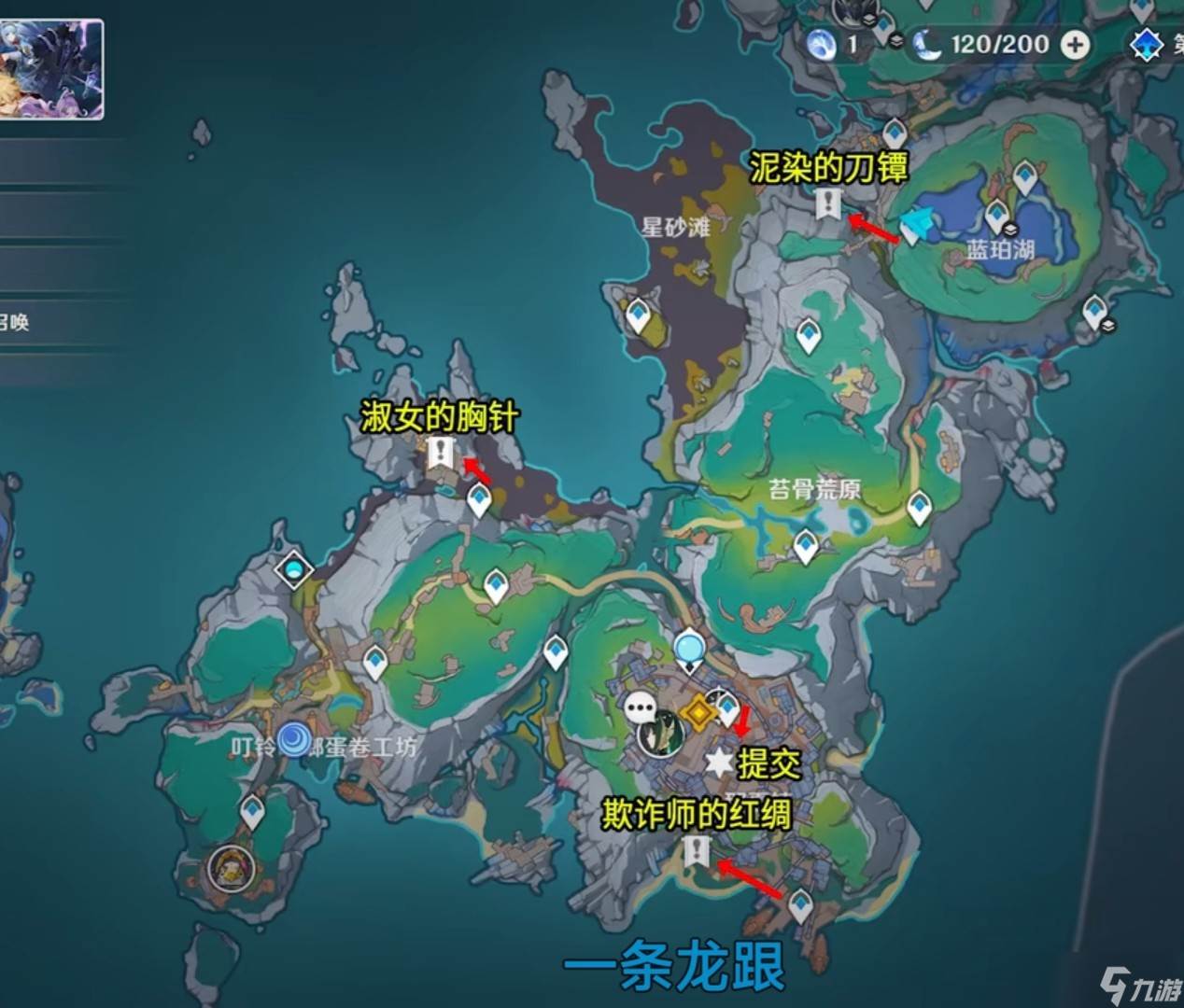Screen dimensions: 1184x1008
Task: Click the white star marker beside 提交
Action: (x=719, y=763)
